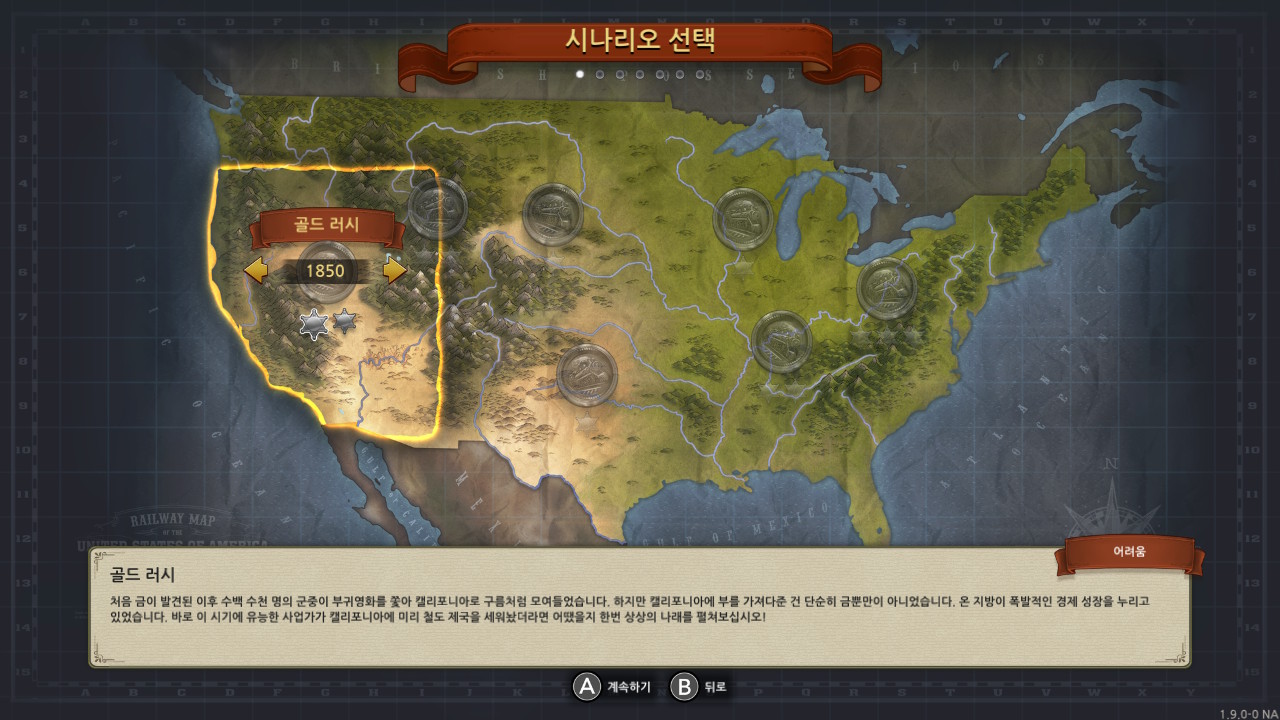This screenshot has width=1280, height=720.
Task: Select the fourth pagination dot
Action: coord(640,74)
